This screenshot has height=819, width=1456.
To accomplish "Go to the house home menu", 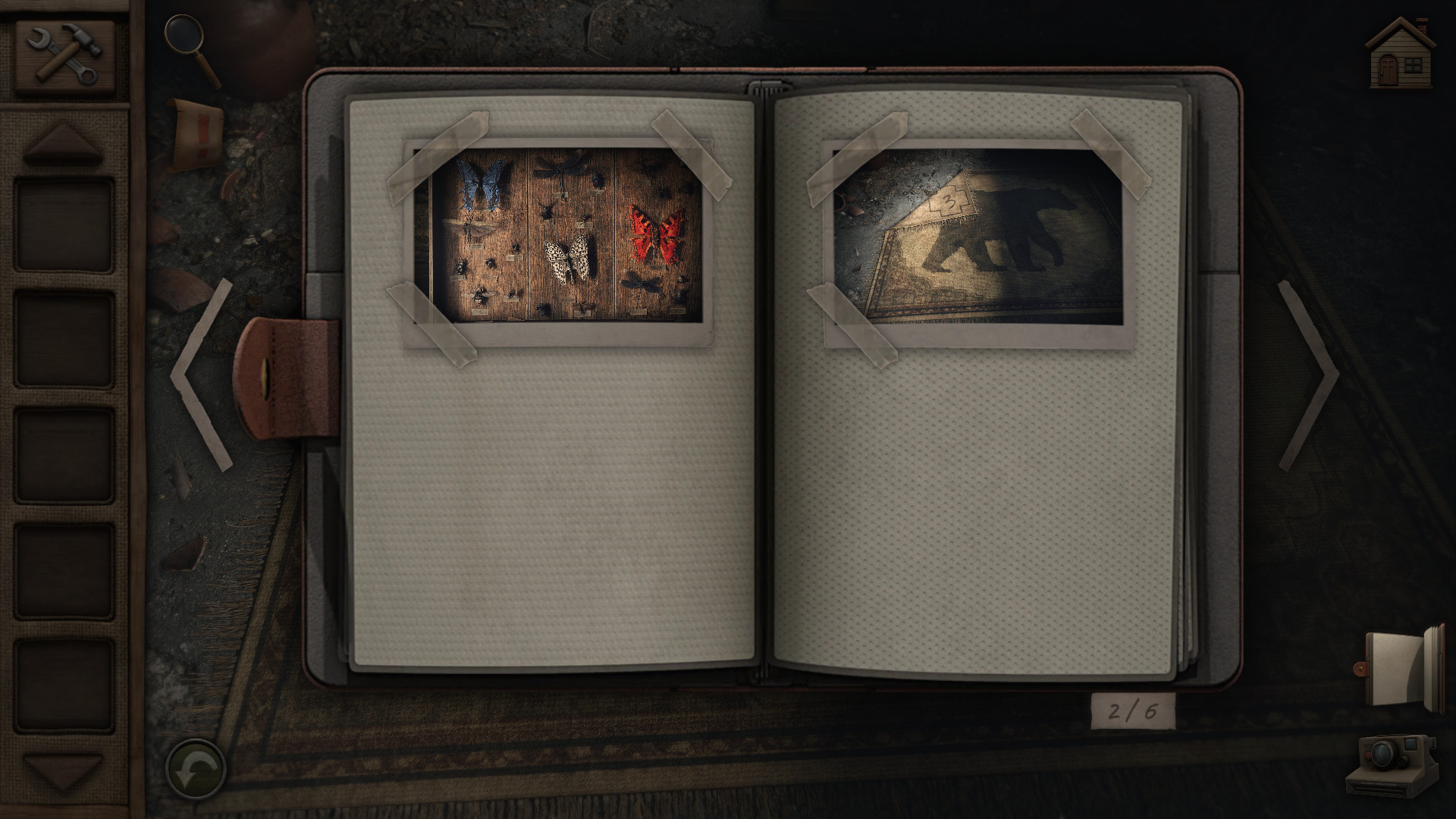I will click(x=1400, y=53).
